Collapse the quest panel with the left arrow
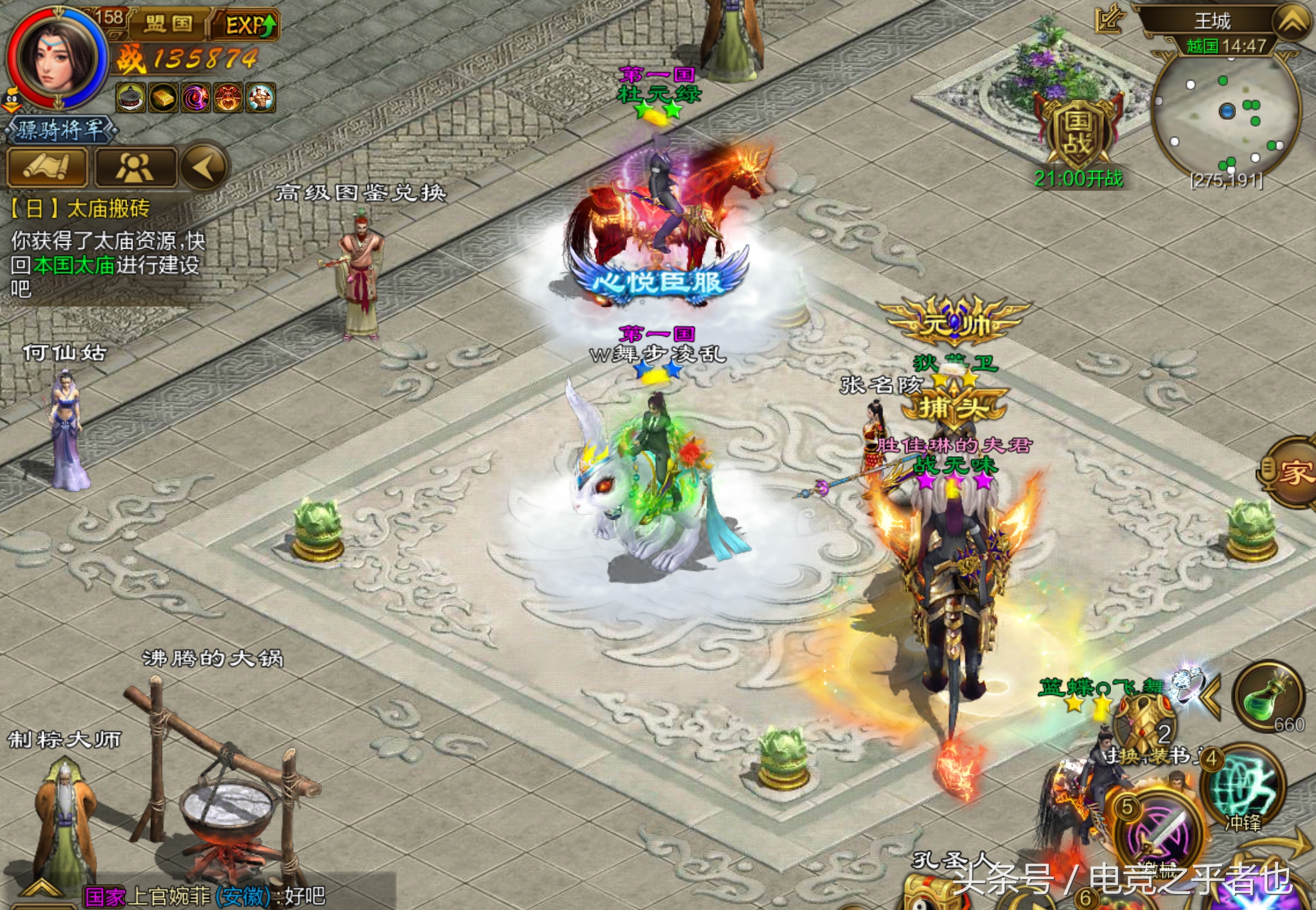The width and height of the screenshot is (1316, 910). (x=204, y=167)
